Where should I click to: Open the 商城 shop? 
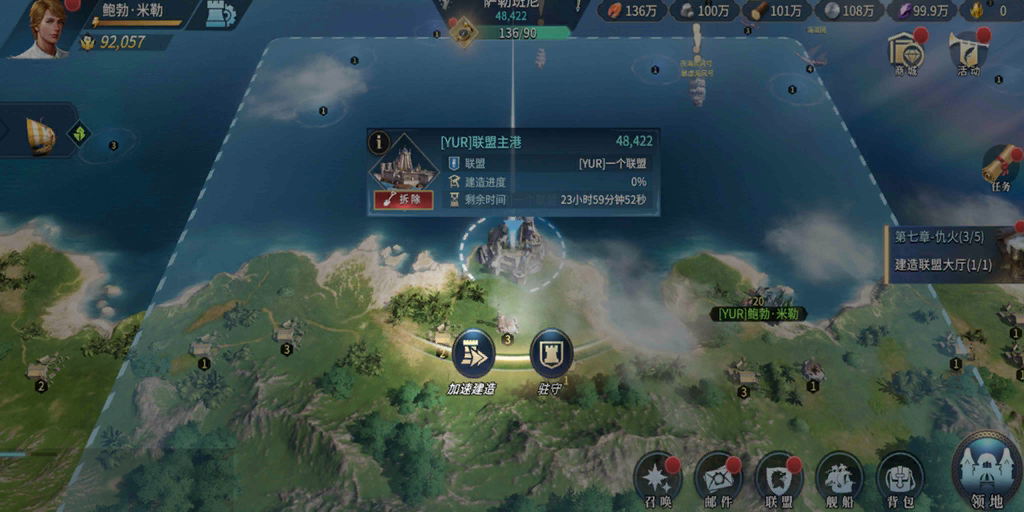906,51
